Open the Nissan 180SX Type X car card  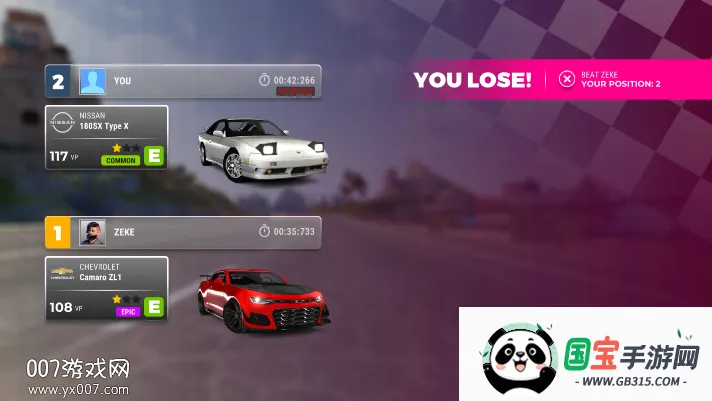[107, 138]
